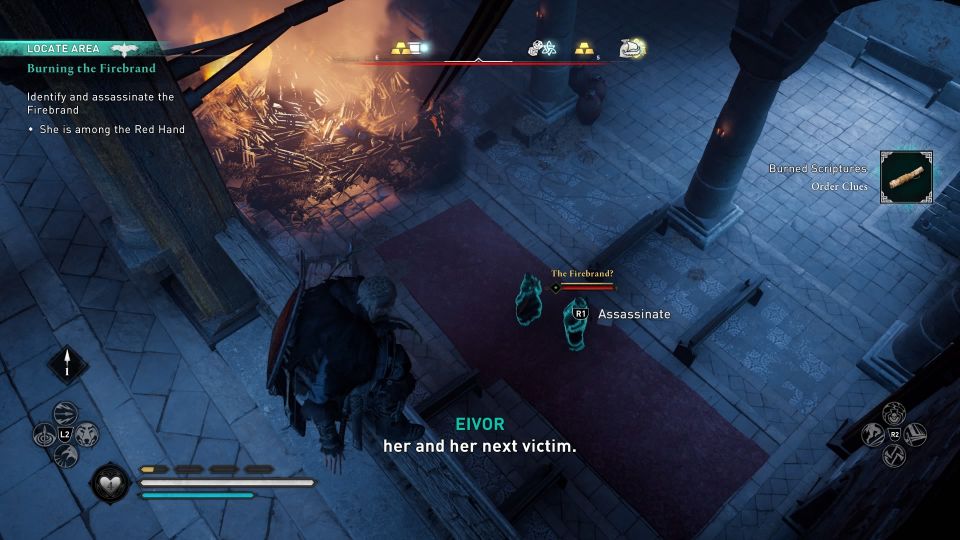Image resolution: width=960 pixels, height=540 pixels.
Task: Select the arrow quiver indicator
Action: click(x=68, y=362)
